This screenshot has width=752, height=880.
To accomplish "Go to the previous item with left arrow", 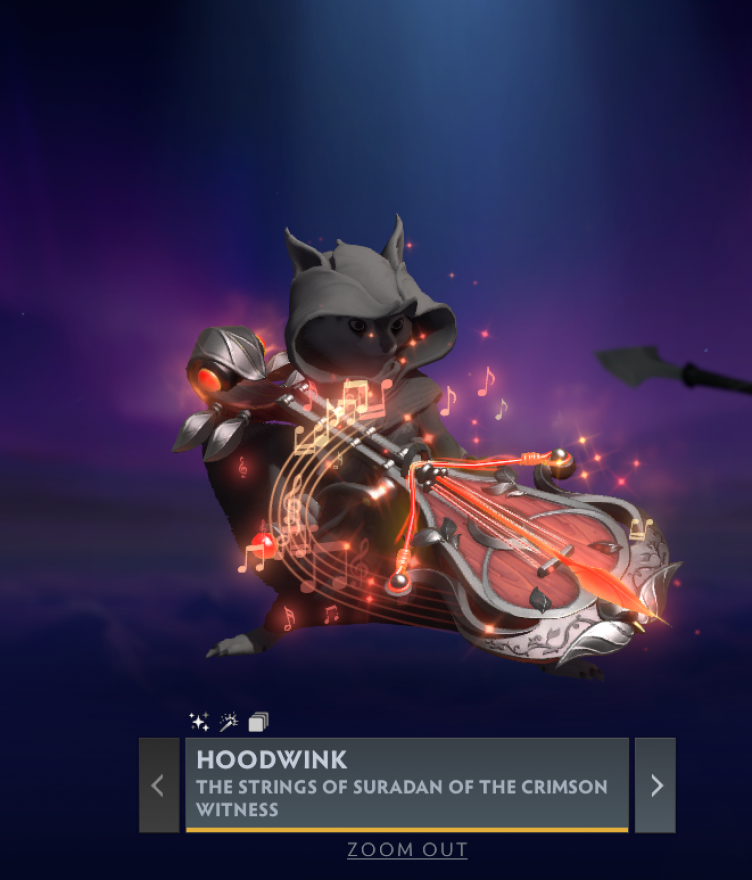I will click(158, 785).
